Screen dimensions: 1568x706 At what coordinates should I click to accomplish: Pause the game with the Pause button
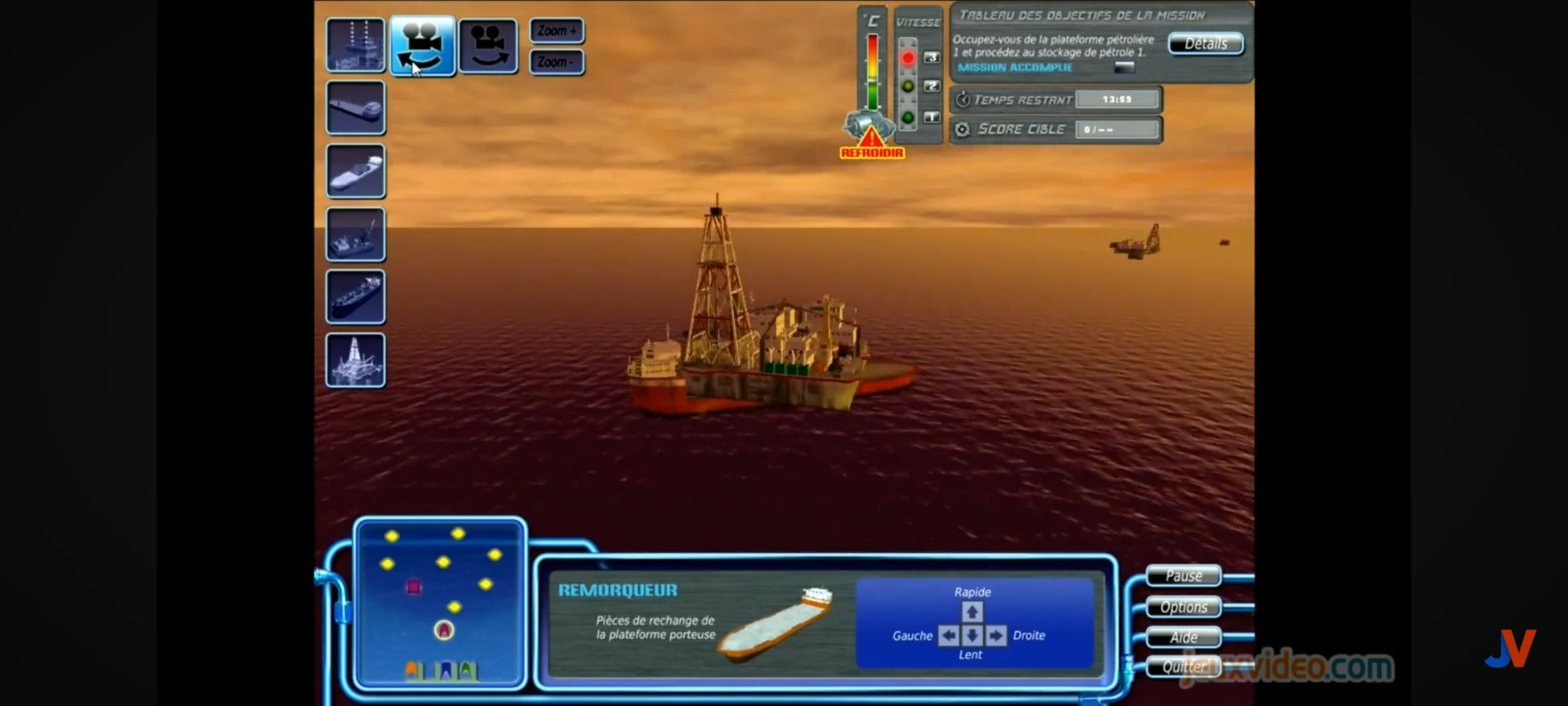(x=1183, y=575)
